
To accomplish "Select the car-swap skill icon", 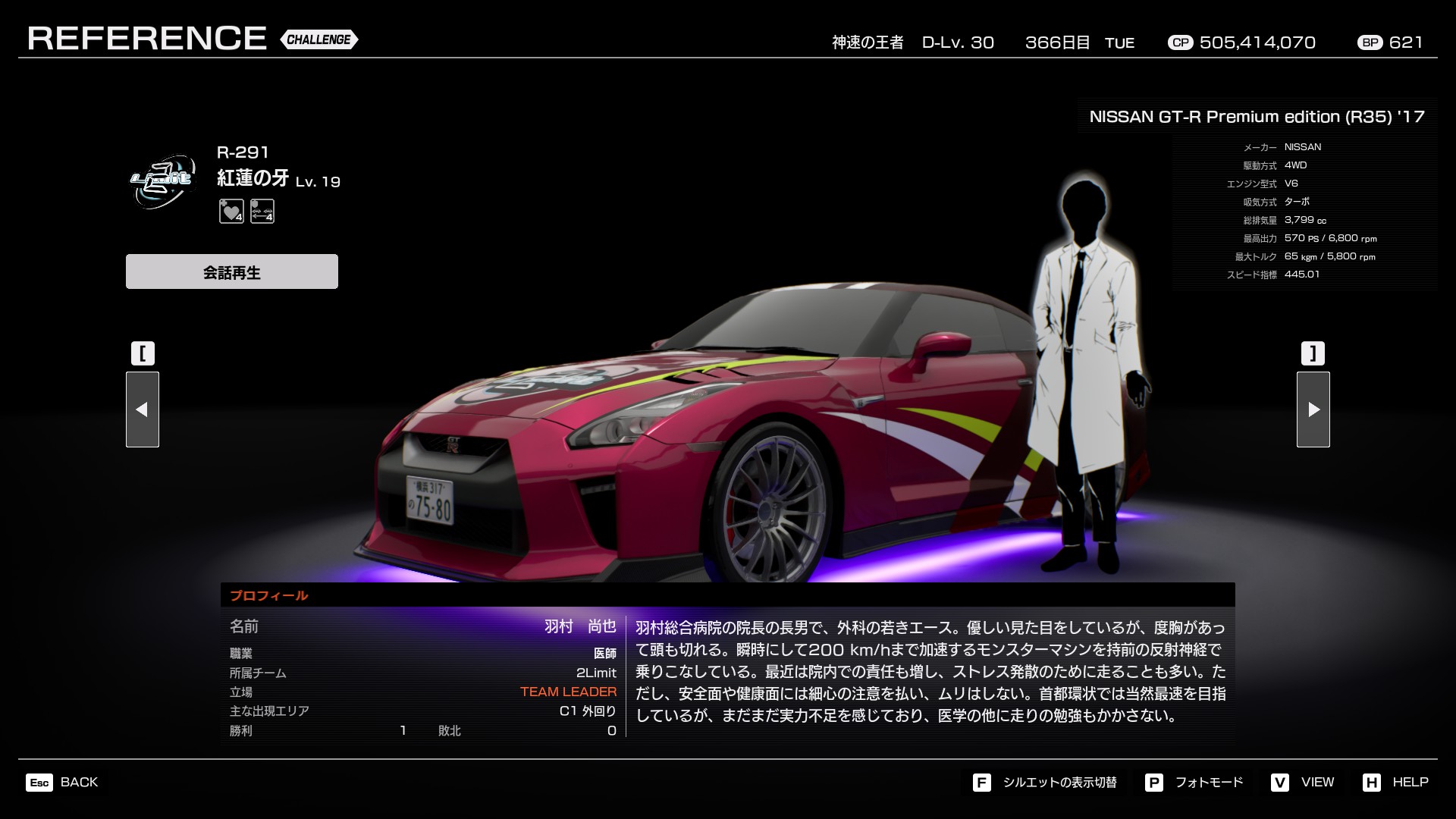I will (x=262, y=212).
